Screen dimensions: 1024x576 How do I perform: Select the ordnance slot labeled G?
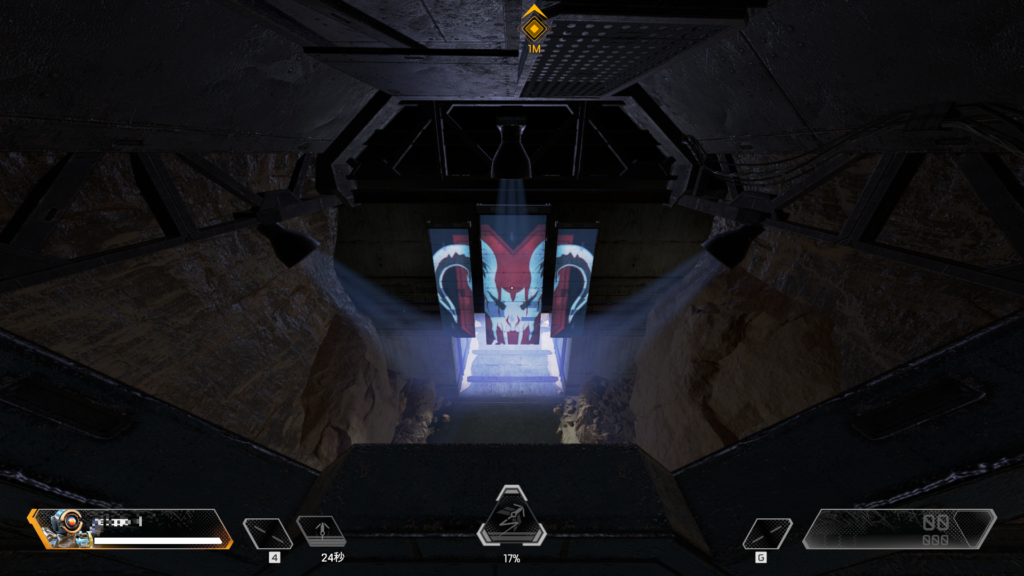pos(767,533)
